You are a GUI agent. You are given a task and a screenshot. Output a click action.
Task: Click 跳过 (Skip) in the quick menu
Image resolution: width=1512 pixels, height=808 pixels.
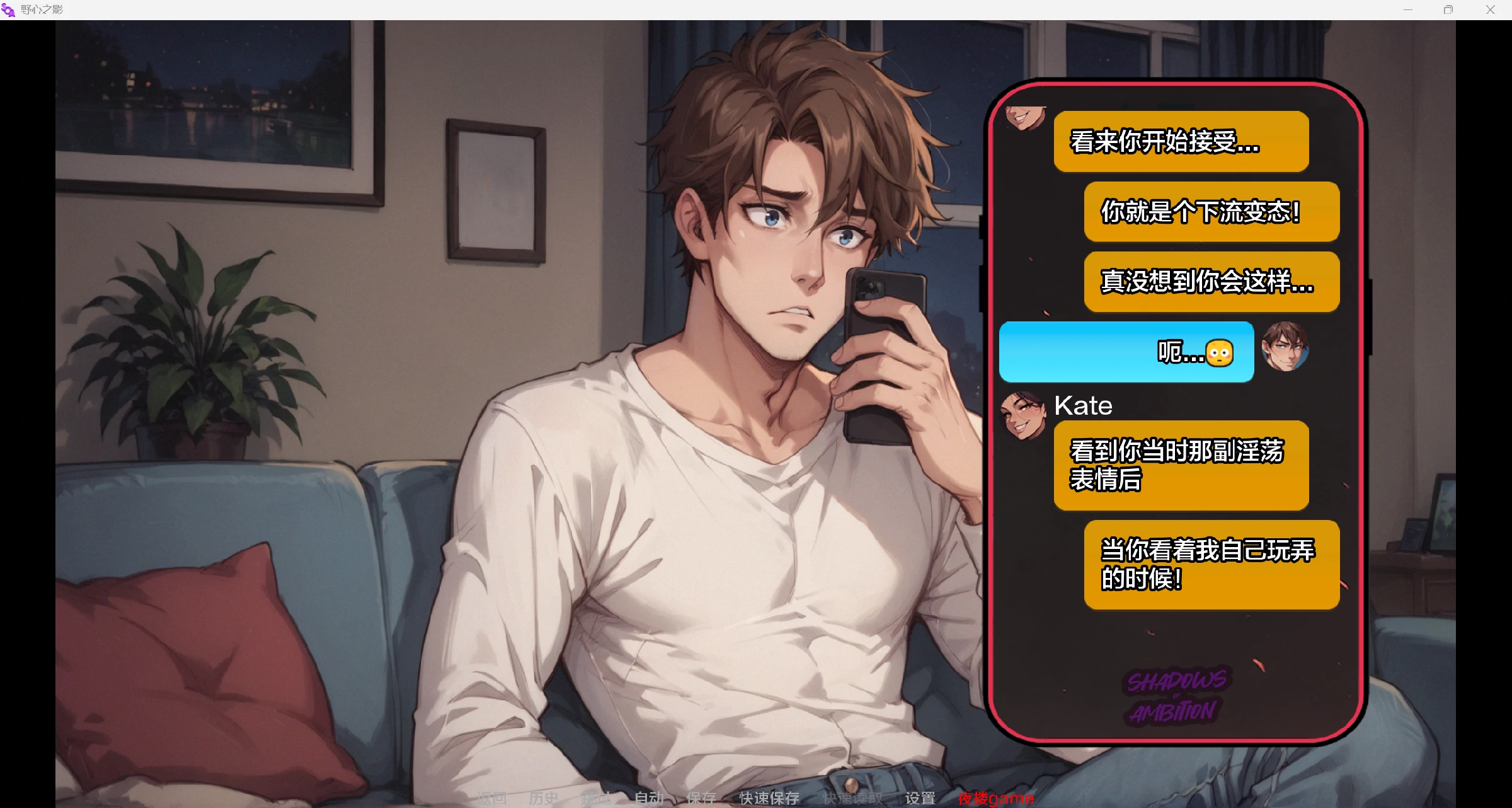(x=595, y=798)
